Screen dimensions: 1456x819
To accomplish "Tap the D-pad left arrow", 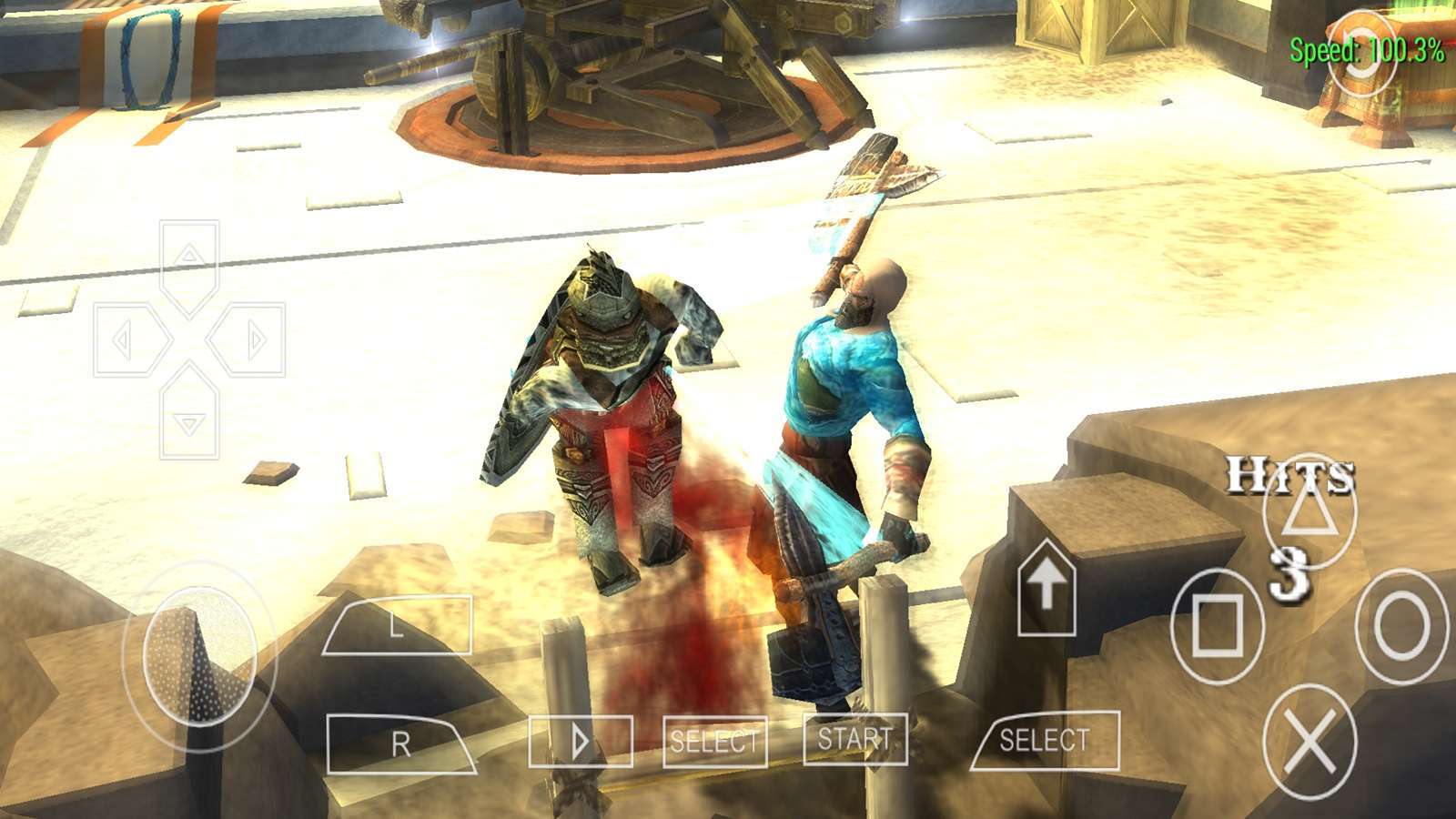I will click(x=129, y=340).
